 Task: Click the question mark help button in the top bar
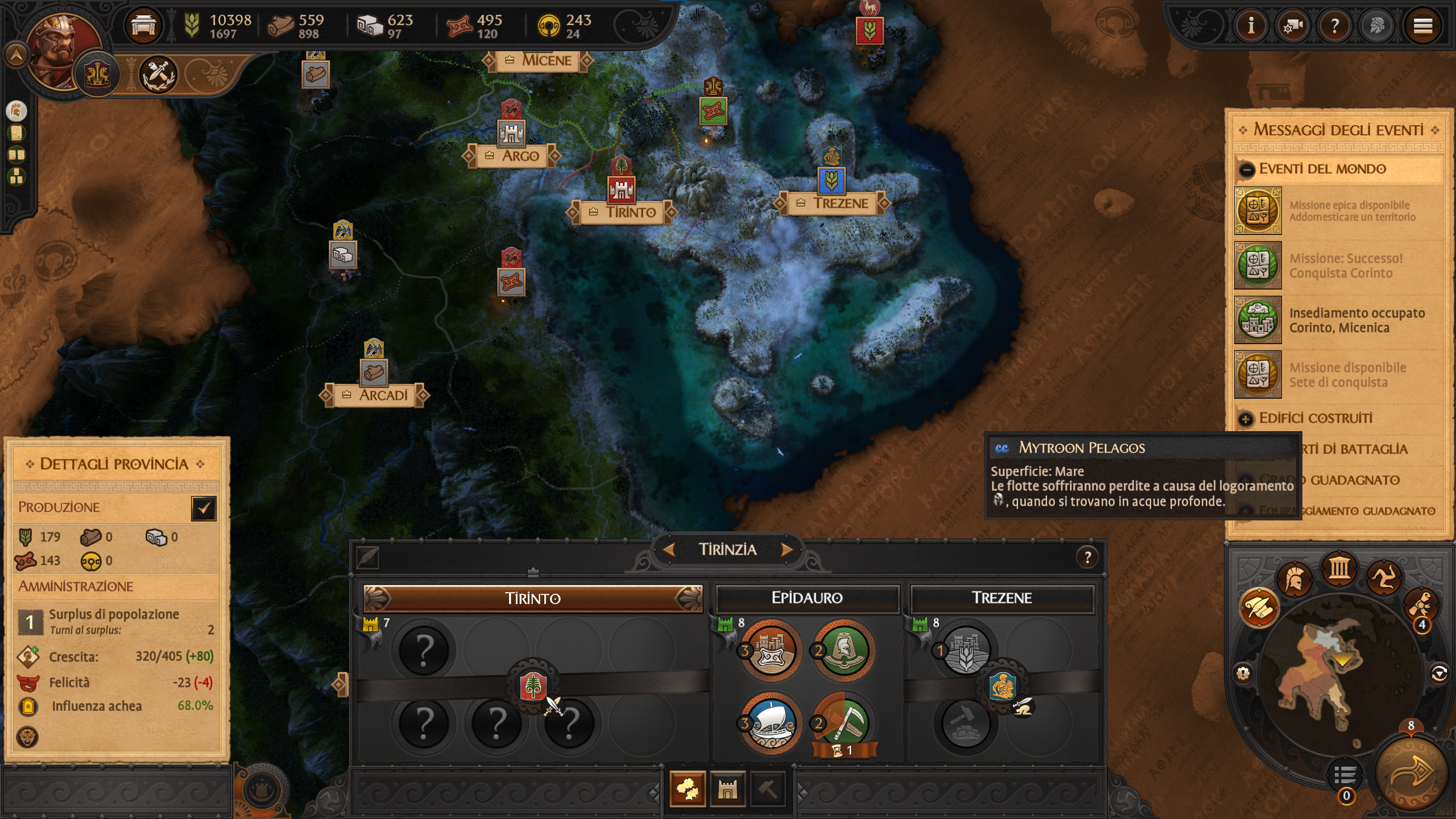coord(1334,26)
